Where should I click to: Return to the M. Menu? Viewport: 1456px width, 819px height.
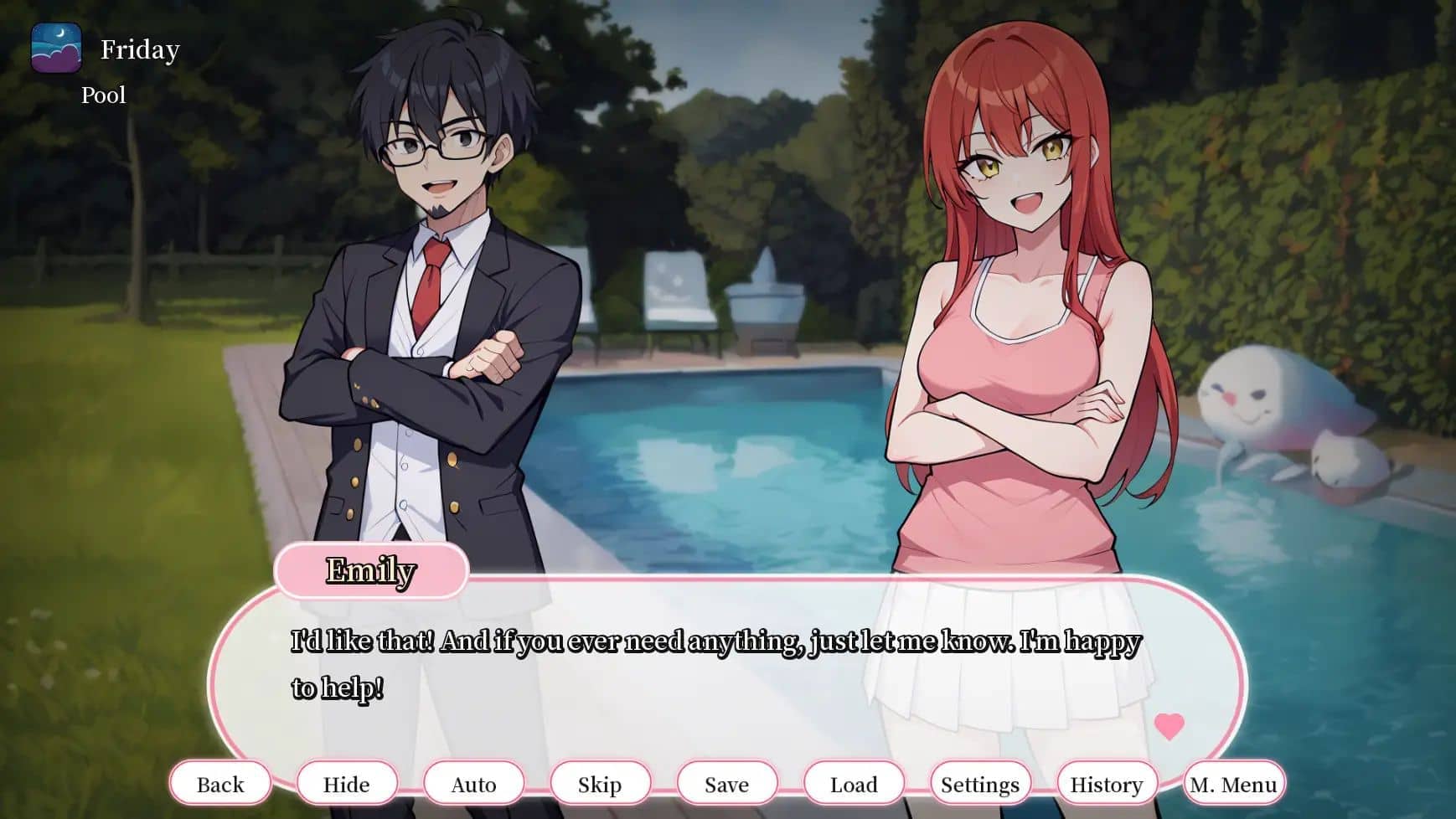(x=1234, y=784)
